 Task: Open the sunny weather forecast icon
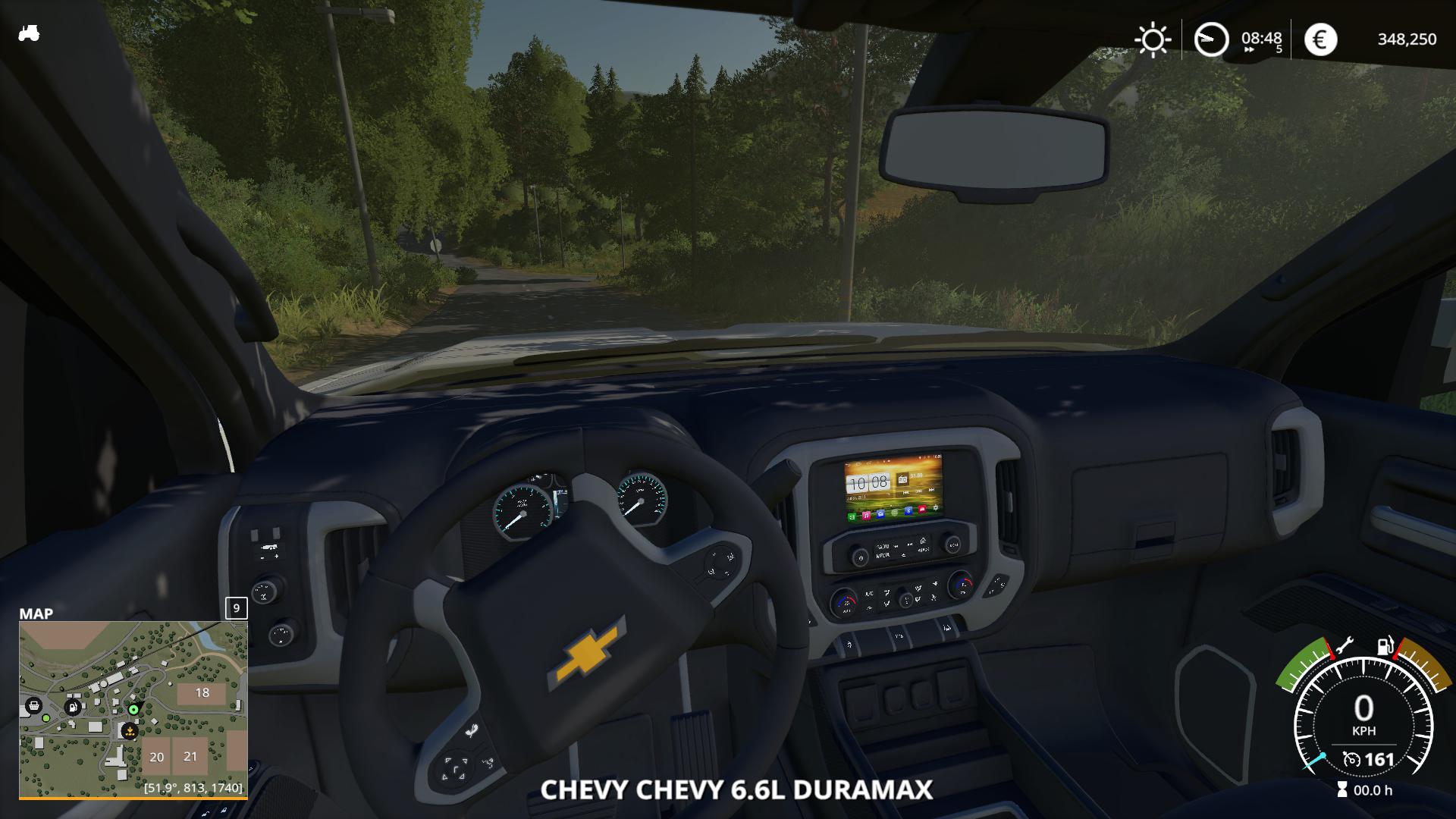(x=1152, y=39)
